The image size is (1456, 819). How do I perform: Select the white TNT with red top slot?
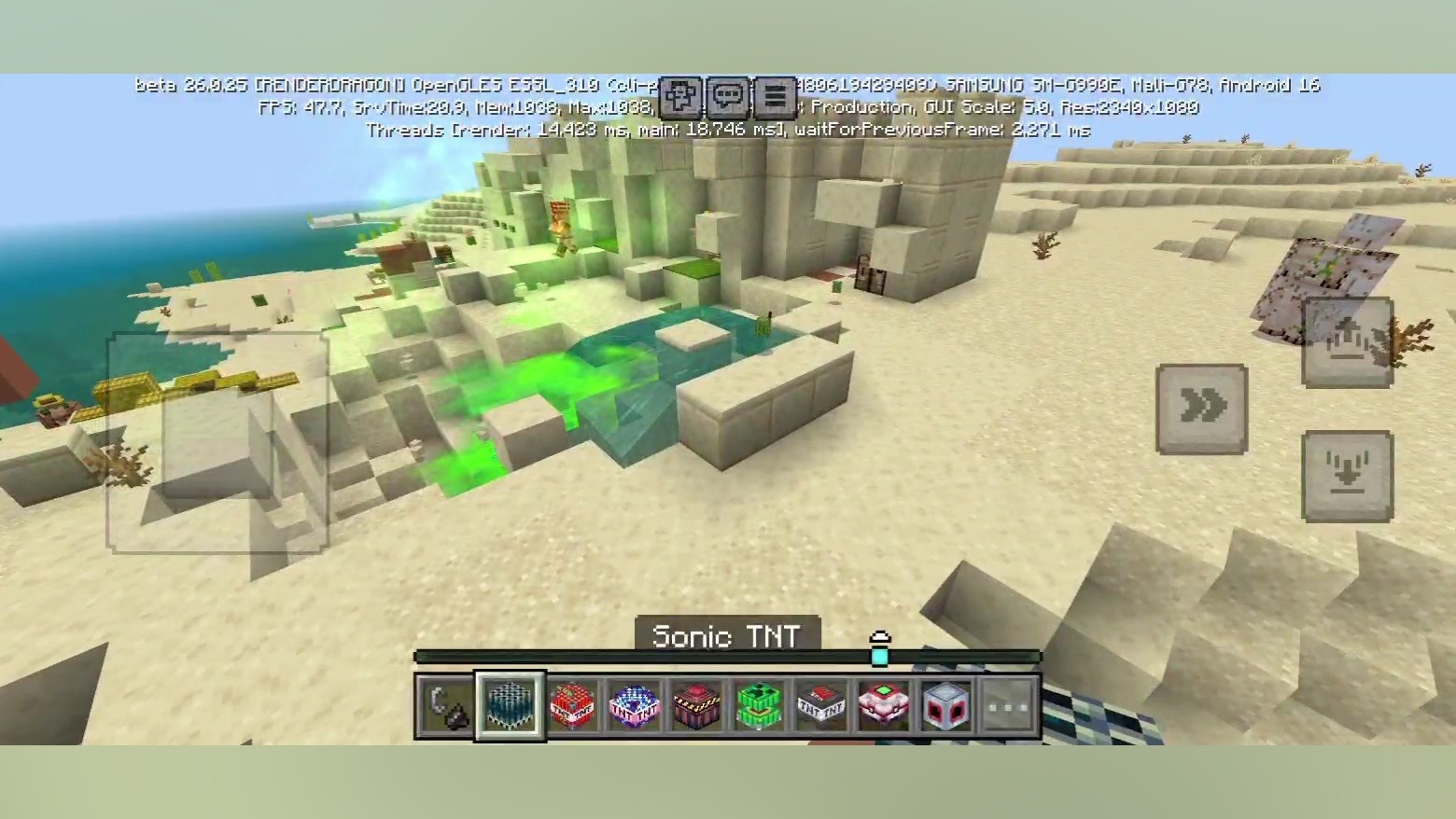point(822,706)
